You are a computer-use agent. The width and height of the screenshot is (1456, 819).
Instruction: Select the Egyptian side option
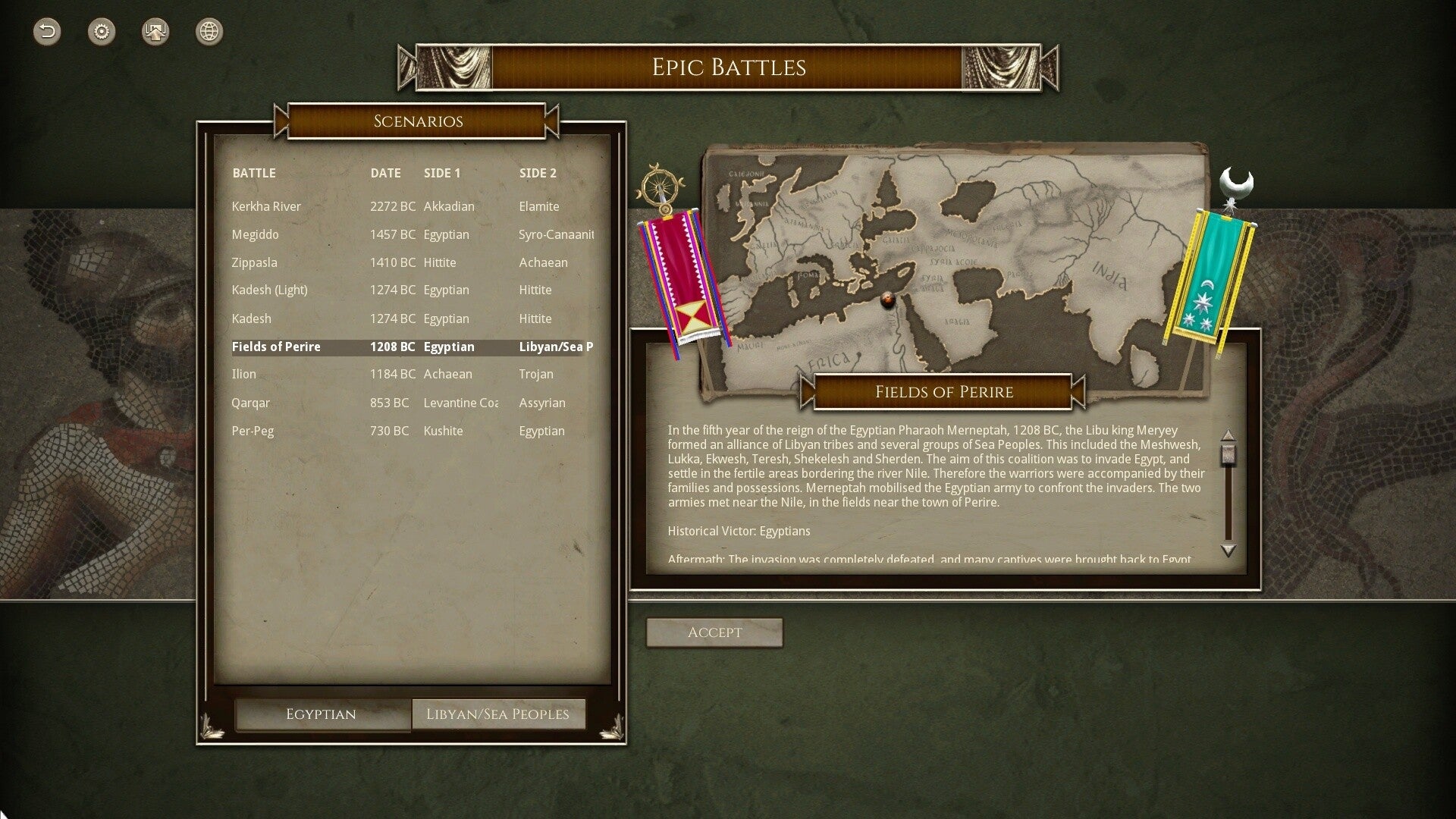point(322,714)
